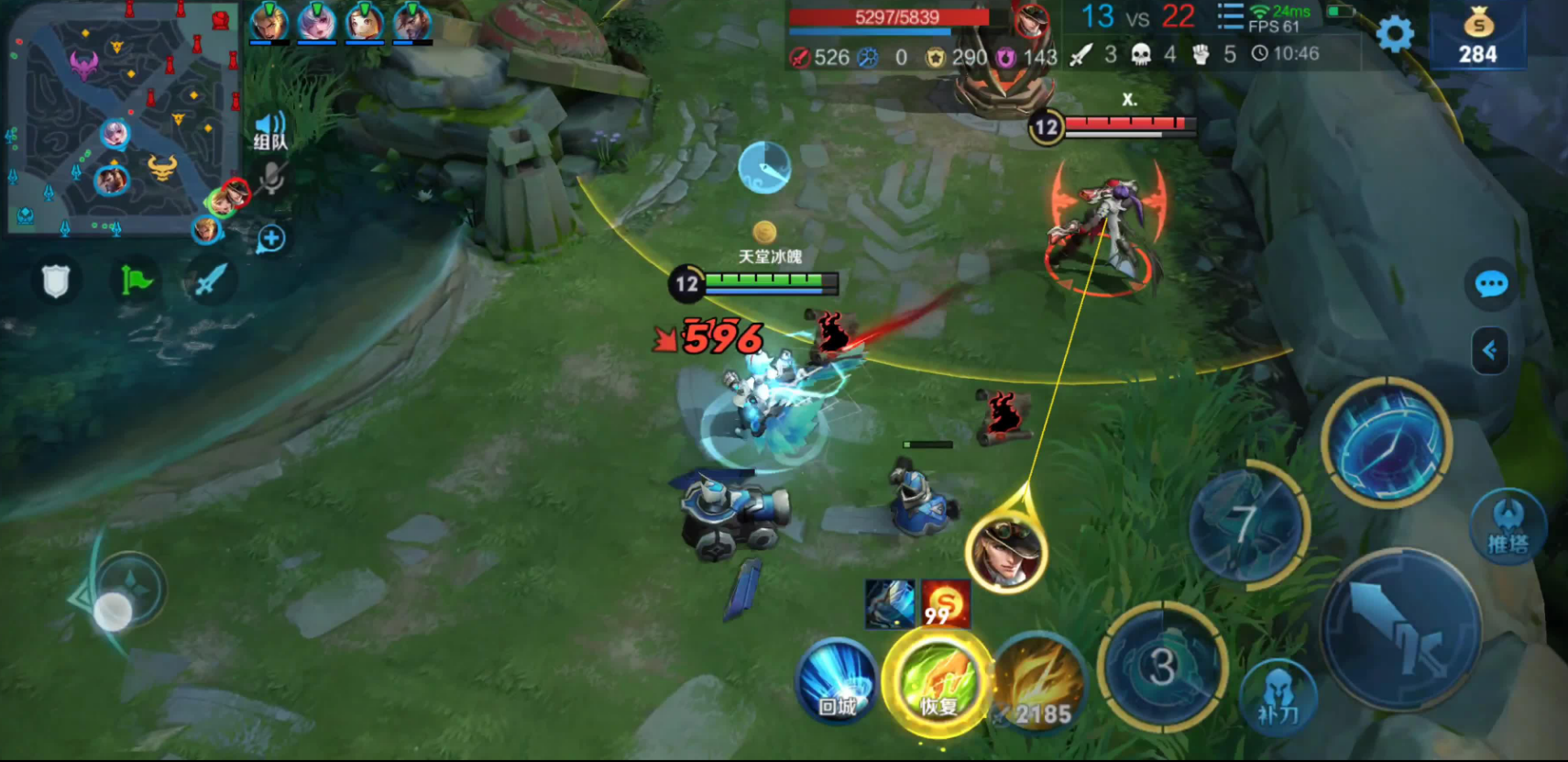Open the scoreboard list icon
The width and height of the screenshot is (1568, 762).
tap(1229, 17)
